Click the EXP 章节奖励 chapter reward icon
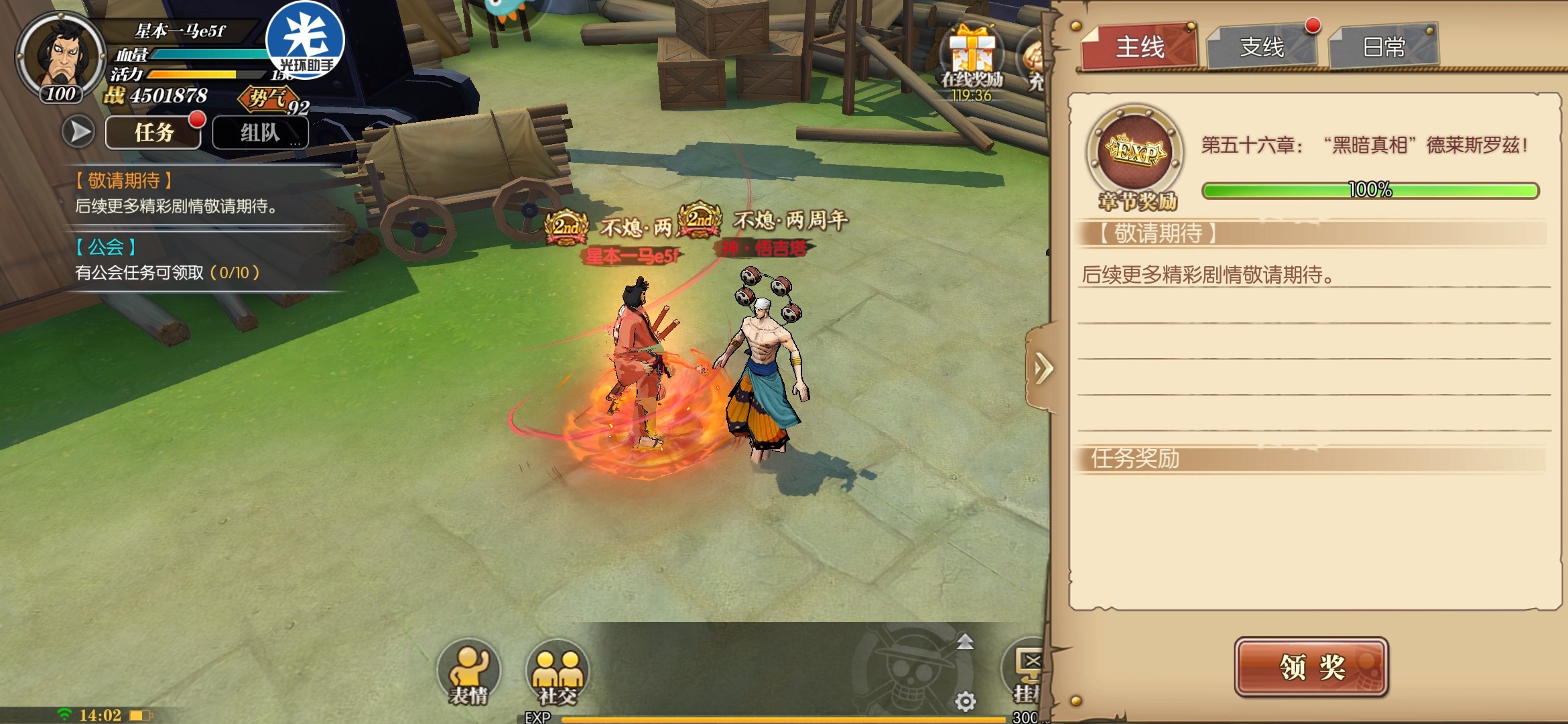 [1135, 153]
